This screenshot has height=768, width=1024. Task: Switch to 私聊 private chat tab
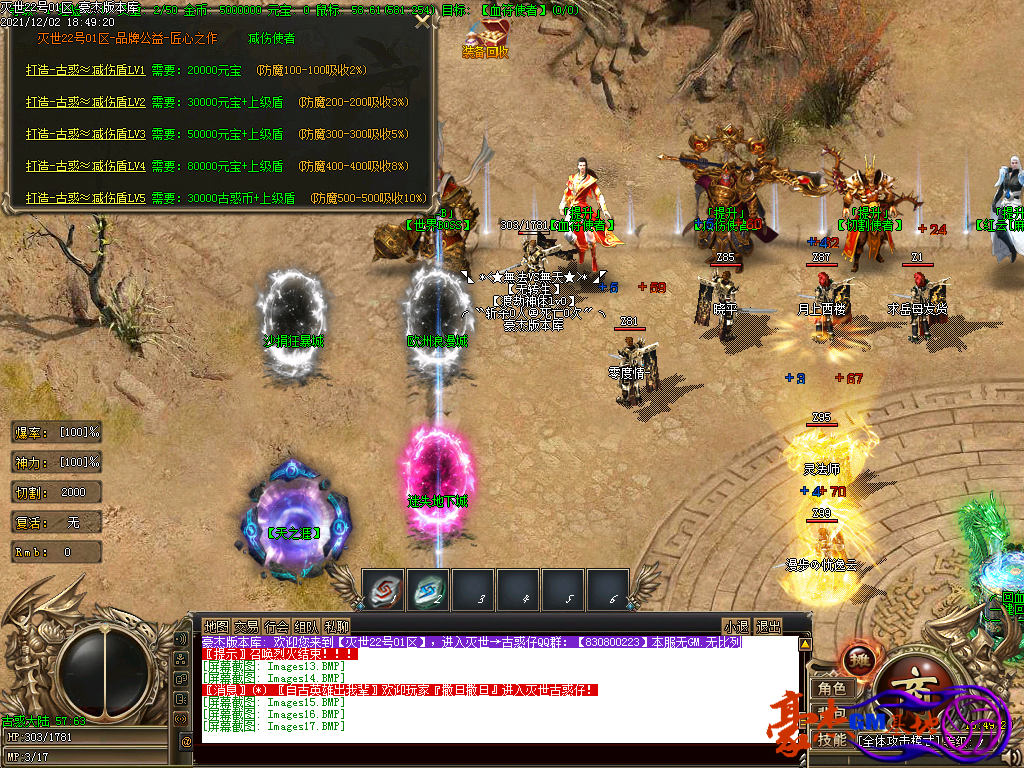point(336,626)
